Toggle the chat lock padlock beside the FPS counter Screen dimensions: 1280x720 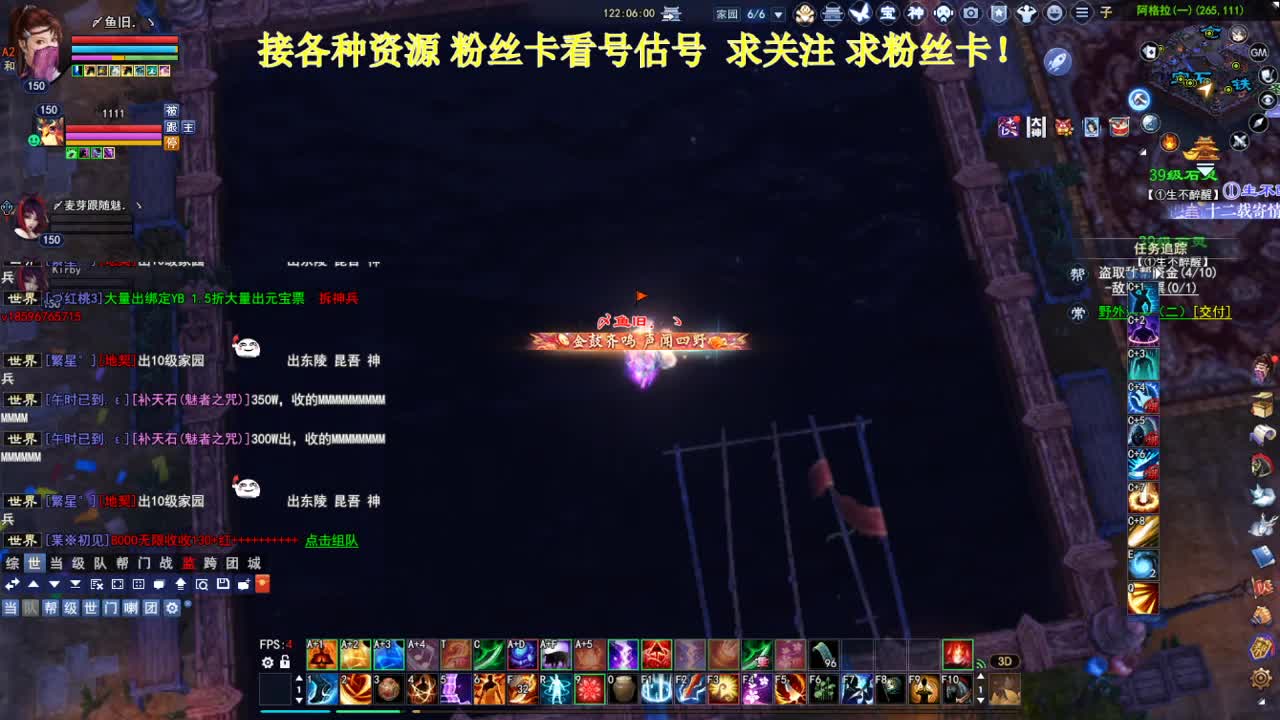coord(286,662)
